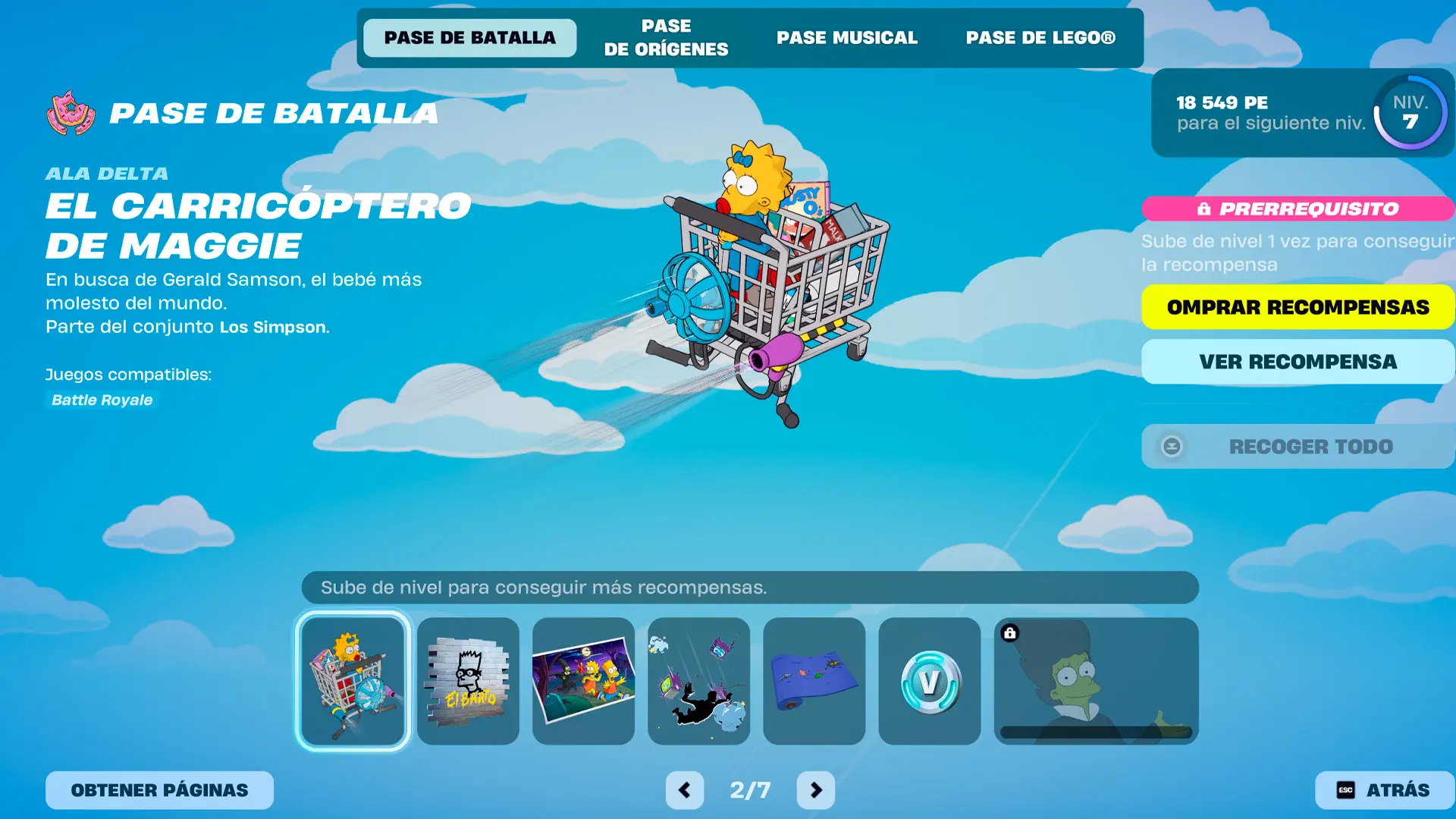Open the Pase de Orígenes tab
1456x819 pixels.
coord(666,38)
